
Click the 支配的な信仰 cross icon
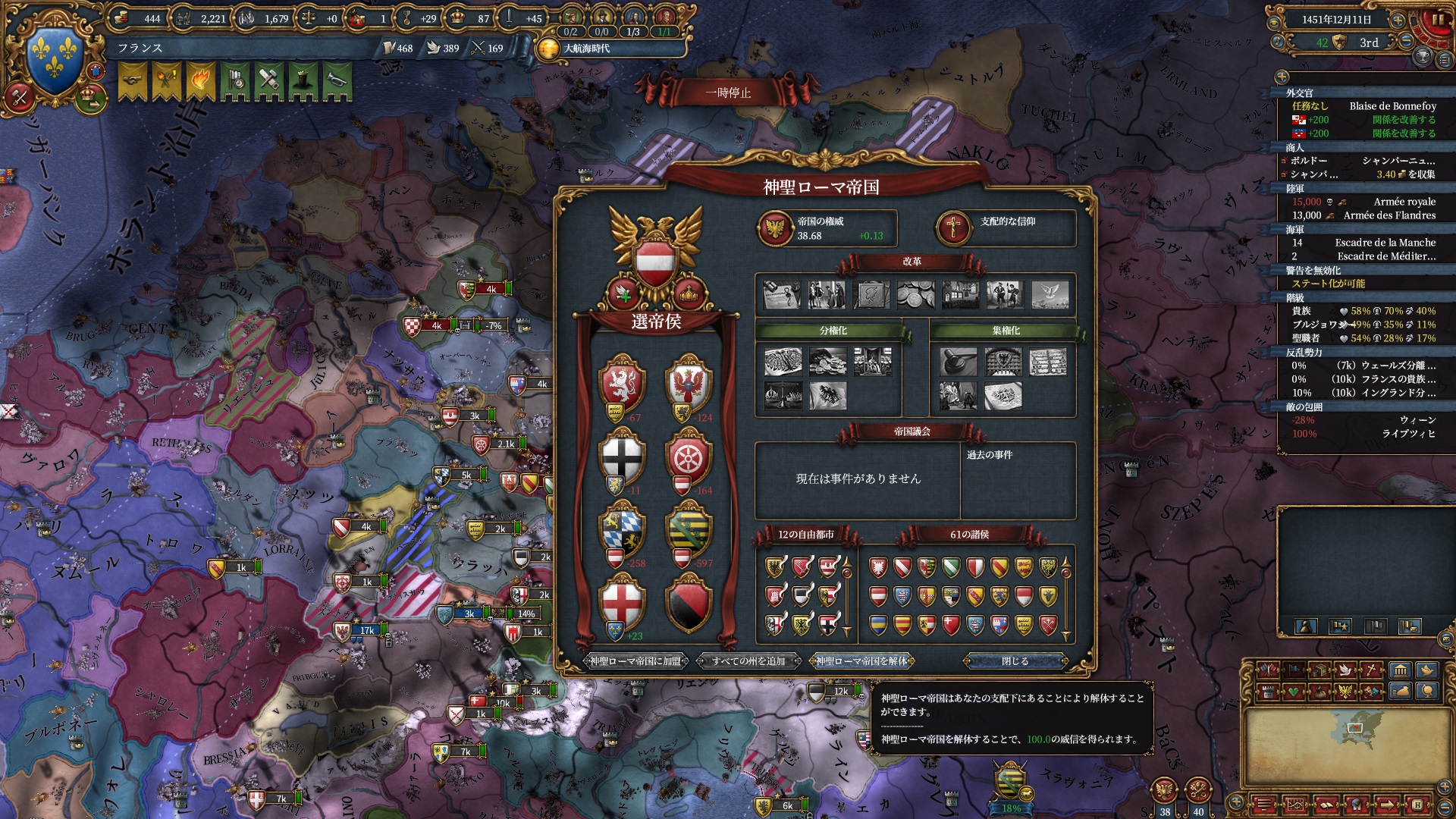[954, 228]
